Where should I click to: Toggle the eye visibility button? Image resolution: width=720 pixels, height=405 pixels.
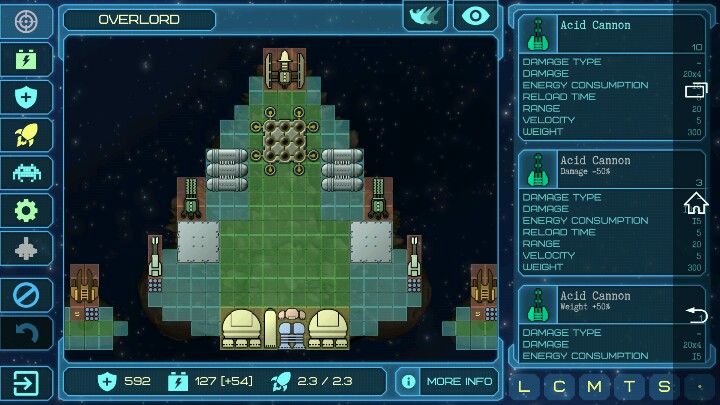click(476, 16)
